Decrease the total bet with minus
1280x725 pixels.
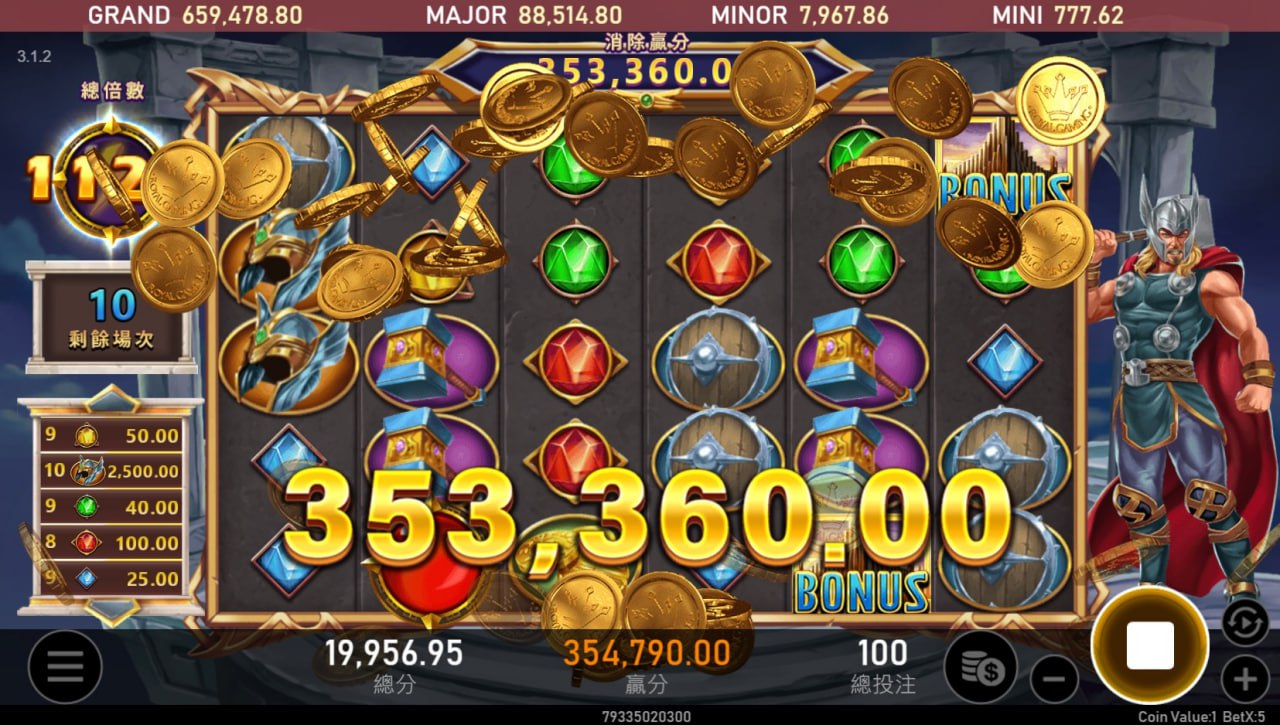click(x=1054, y=682)
